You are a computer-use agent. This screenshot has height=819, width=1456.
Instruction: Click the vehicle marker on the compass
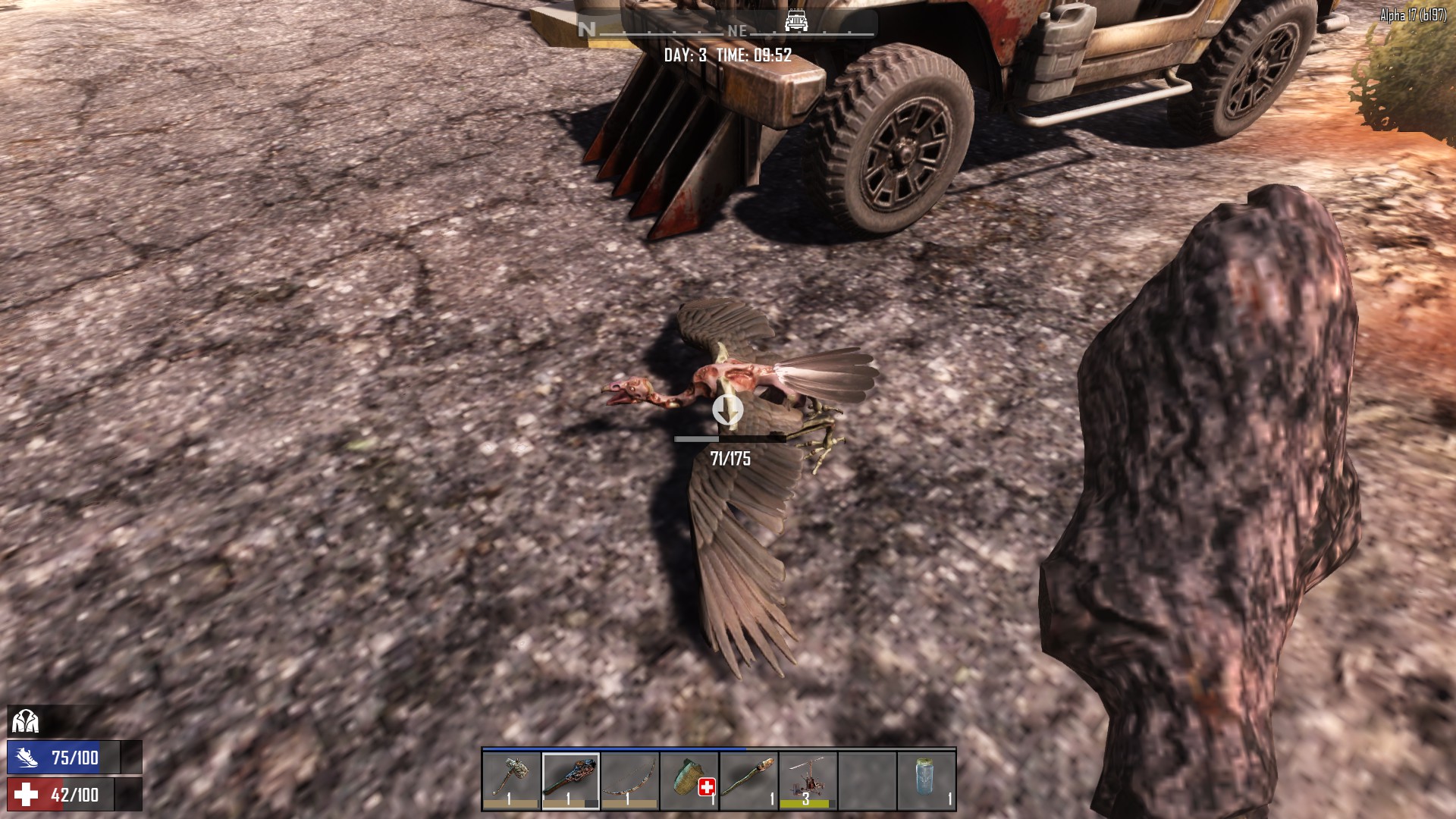pyautogui.click(x=795, y=20)
